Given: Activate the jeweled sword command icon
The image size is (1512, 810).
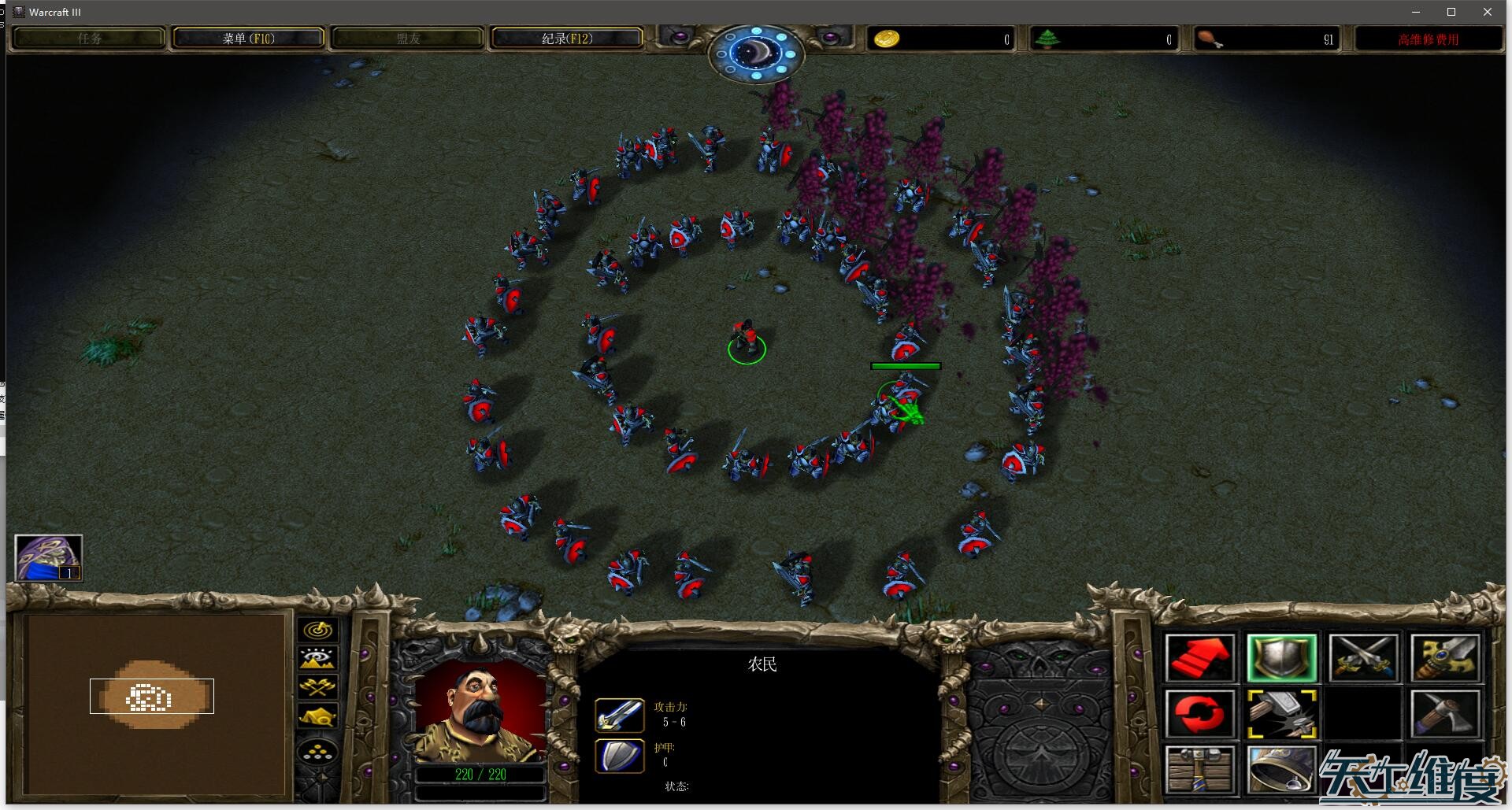Looking at the screenshot, I should (x=1445, y=658).
